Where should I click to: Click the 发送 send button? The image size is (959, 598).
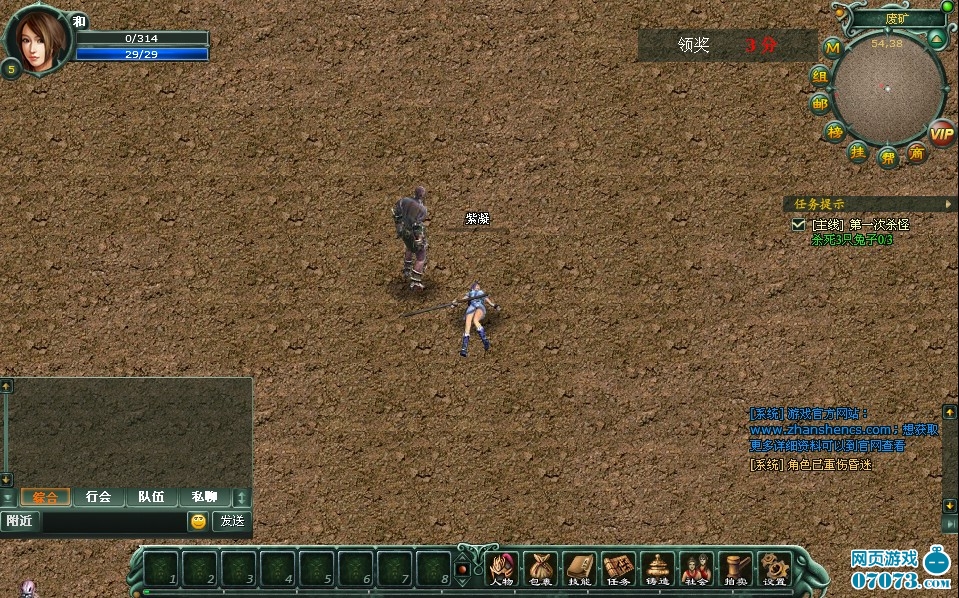[x=232, y=521]
